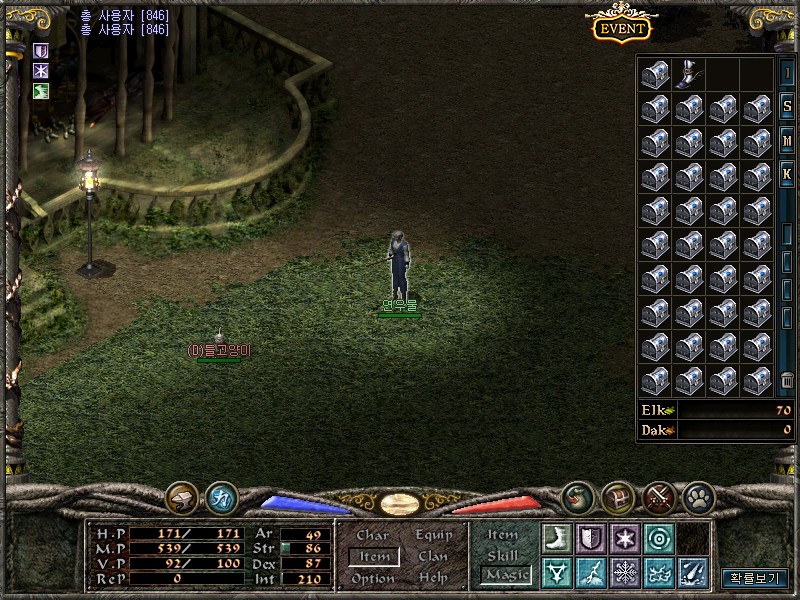Screen dimensions: 800x600
Task: Switch to inventory tab S
Action: coord(787,106)
